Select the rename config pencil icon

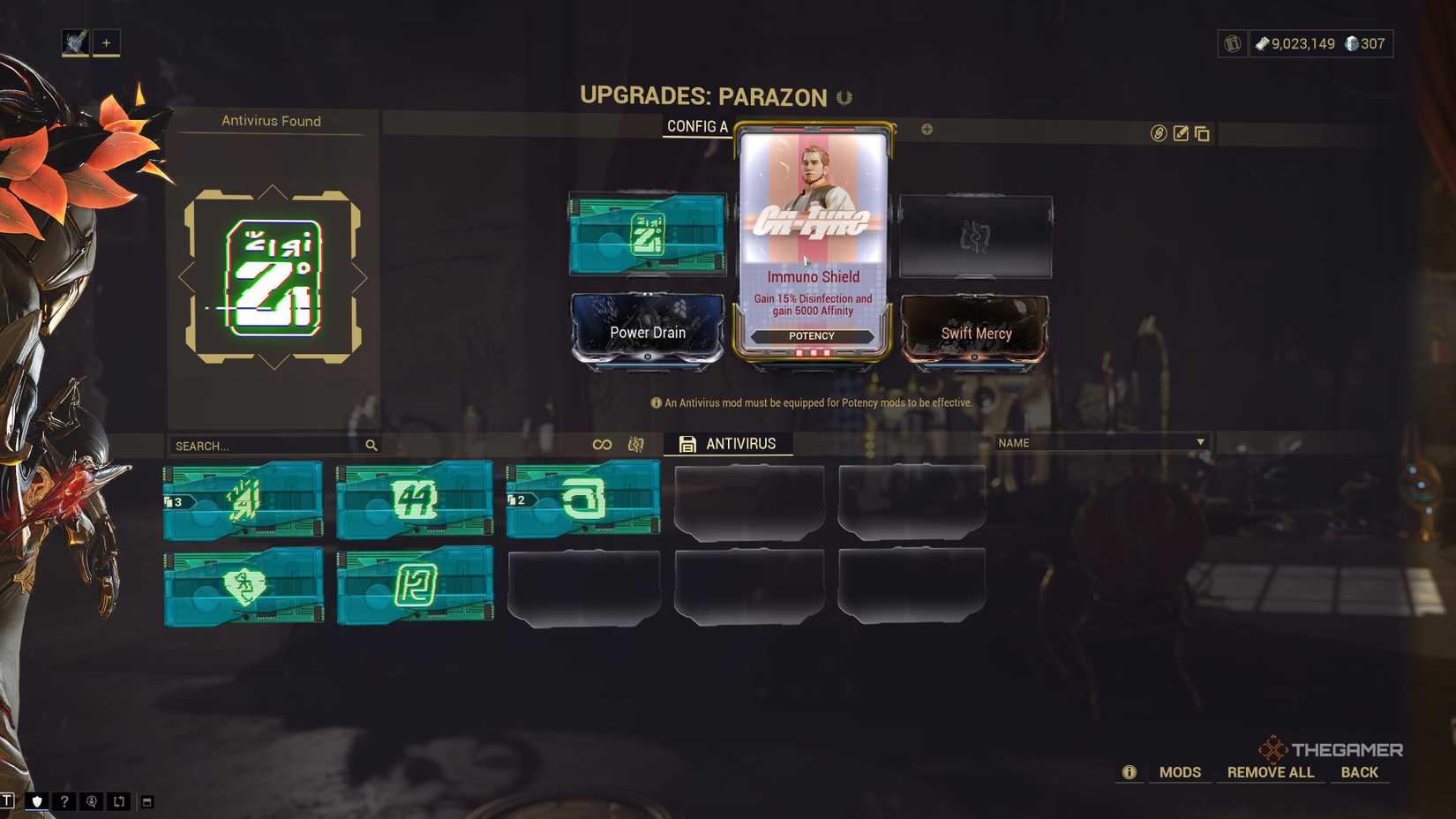[1179, 134]
